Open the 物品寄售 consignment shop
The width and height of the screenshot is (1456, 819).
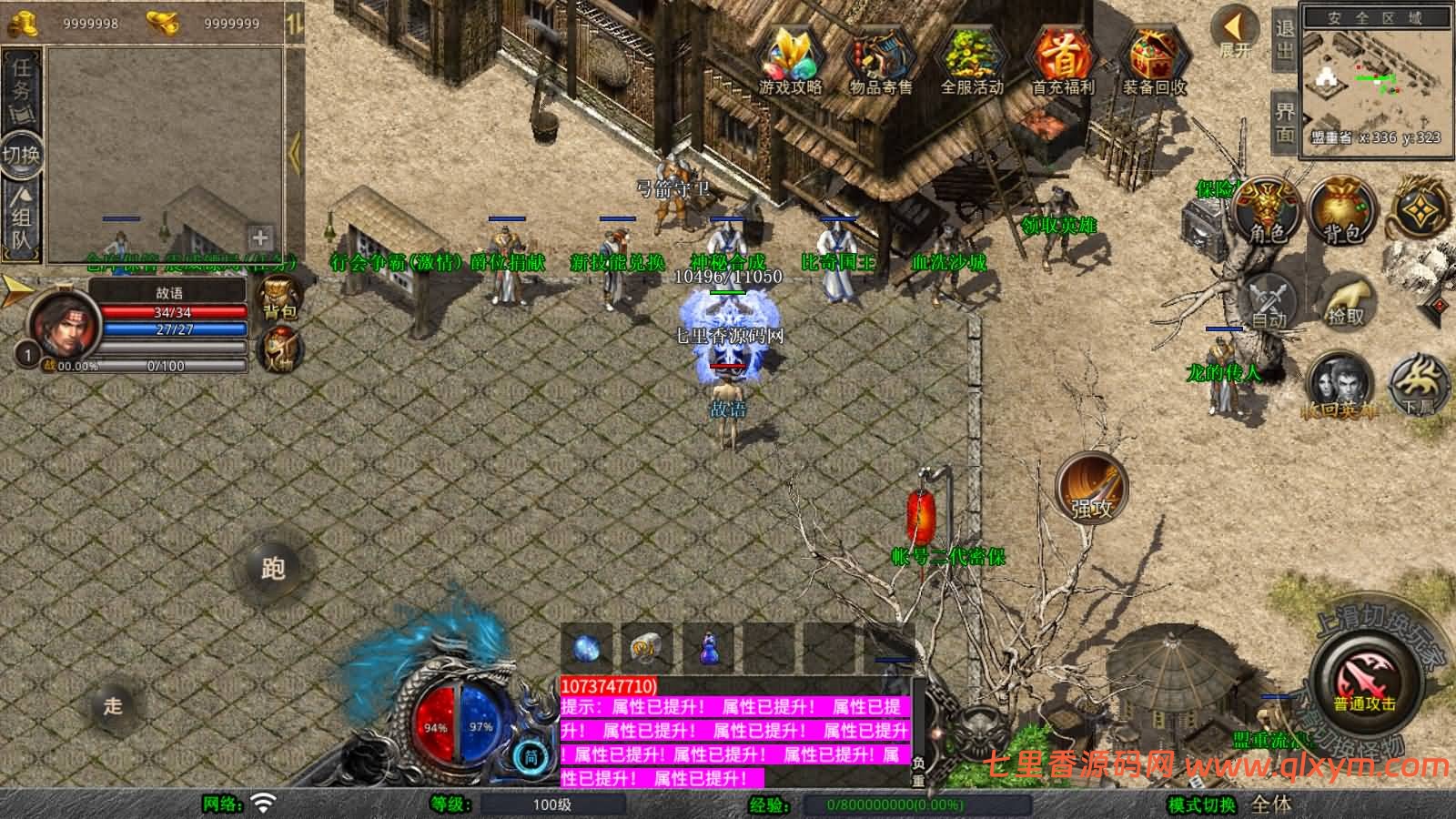[880, 59]
